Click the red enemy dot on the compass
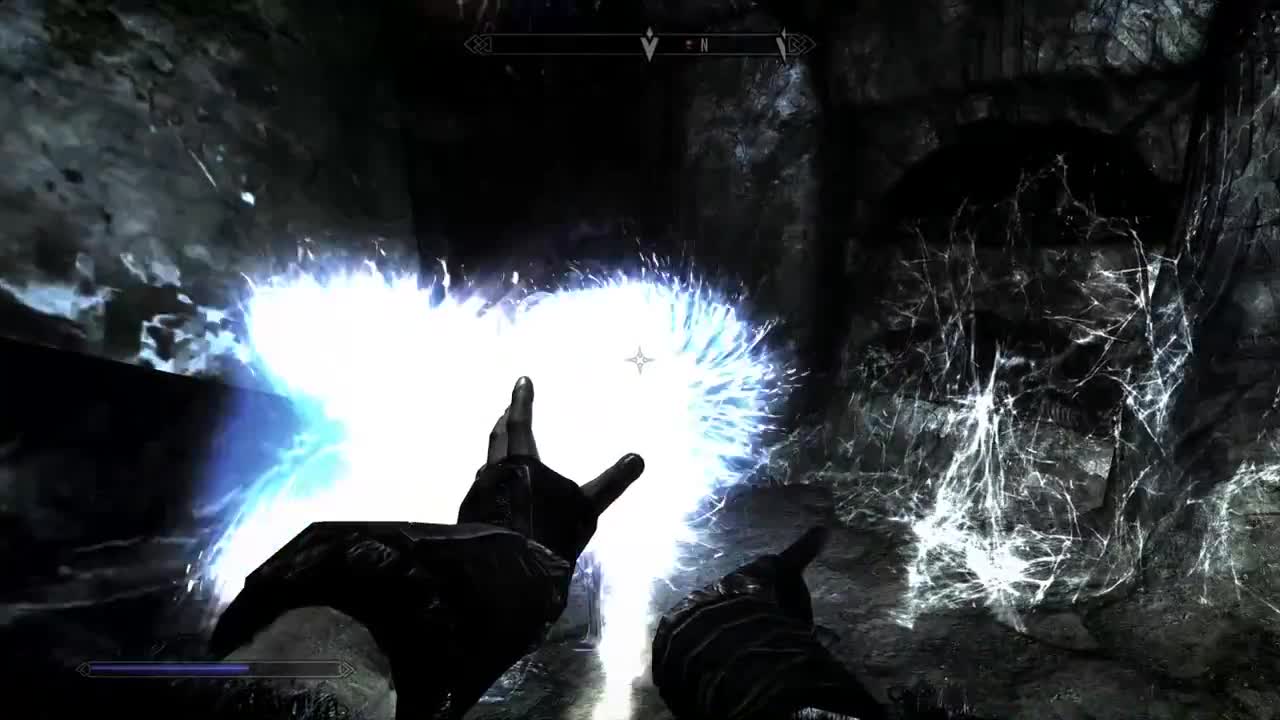Image resolution: width=1280 pixels, height=720 pixels. 689,44
